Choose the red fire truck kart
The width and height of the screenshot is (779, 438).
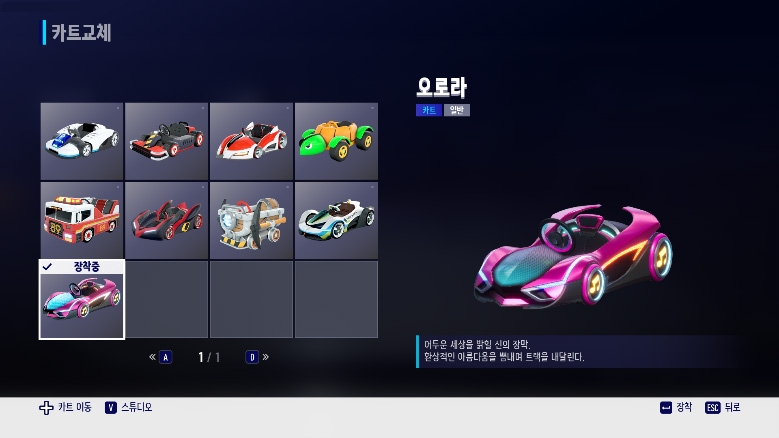82,220
